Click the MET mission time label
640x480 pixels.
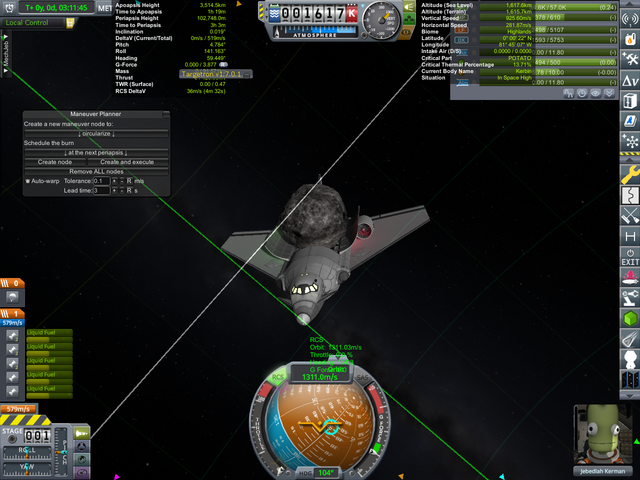pyautogui.click(x=104, y=7)
